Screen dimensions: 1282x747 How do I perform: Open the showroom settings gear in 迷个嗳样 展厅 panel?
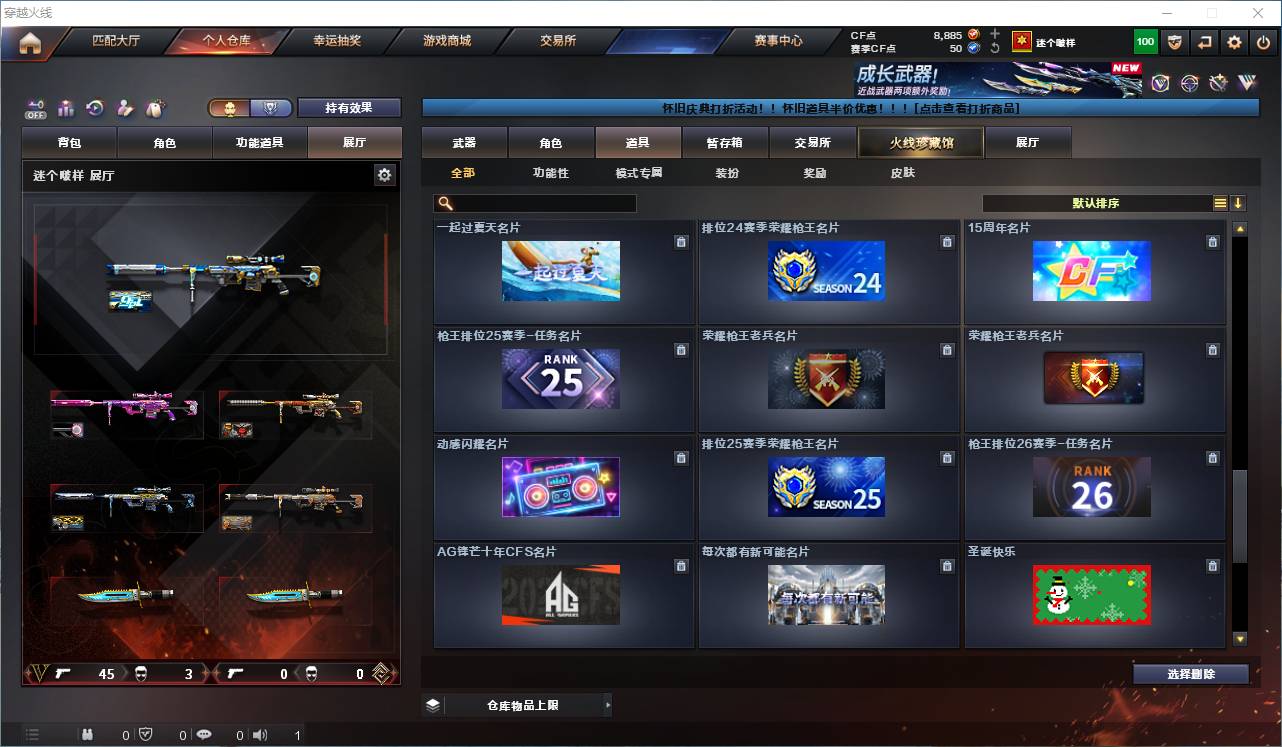pyautogui.click(x=386, y=174)
